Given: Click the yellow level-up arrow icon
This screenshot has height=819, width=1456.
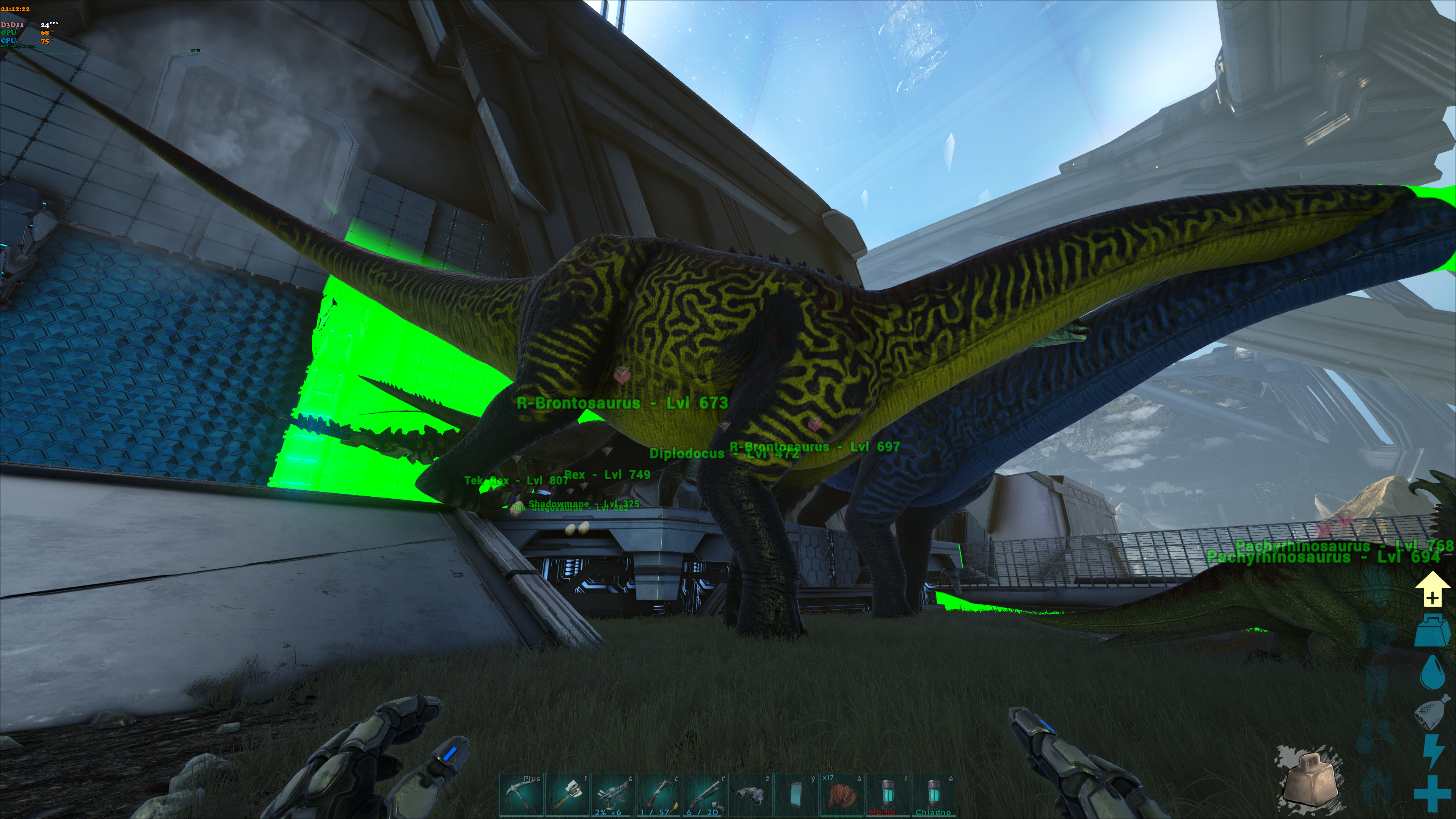Looking at the screenshot, I should tap(1432, 589).
